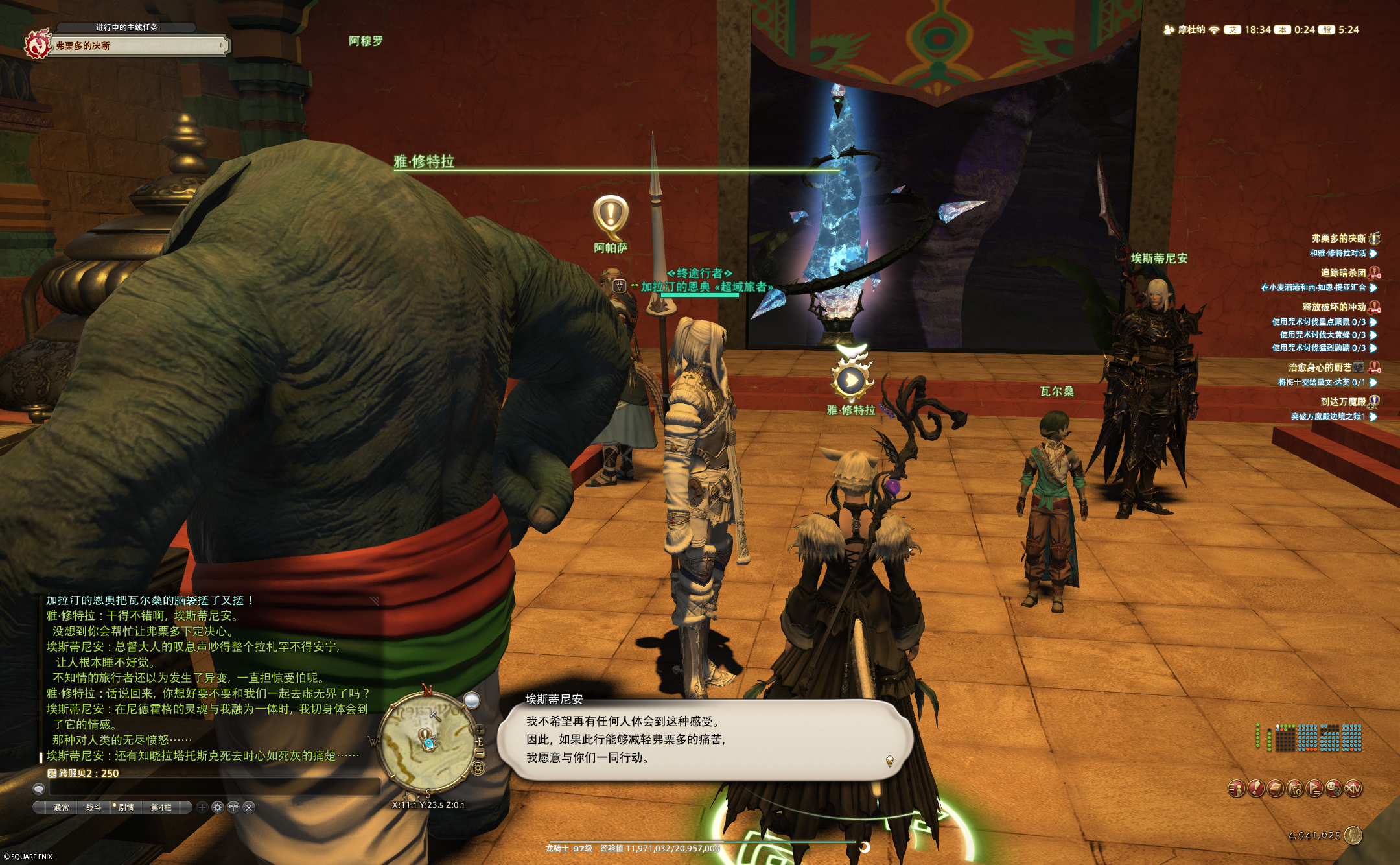1400x865 pixels.
Task: Open the XIV system menu icon
Action: tap(1353, 788)
